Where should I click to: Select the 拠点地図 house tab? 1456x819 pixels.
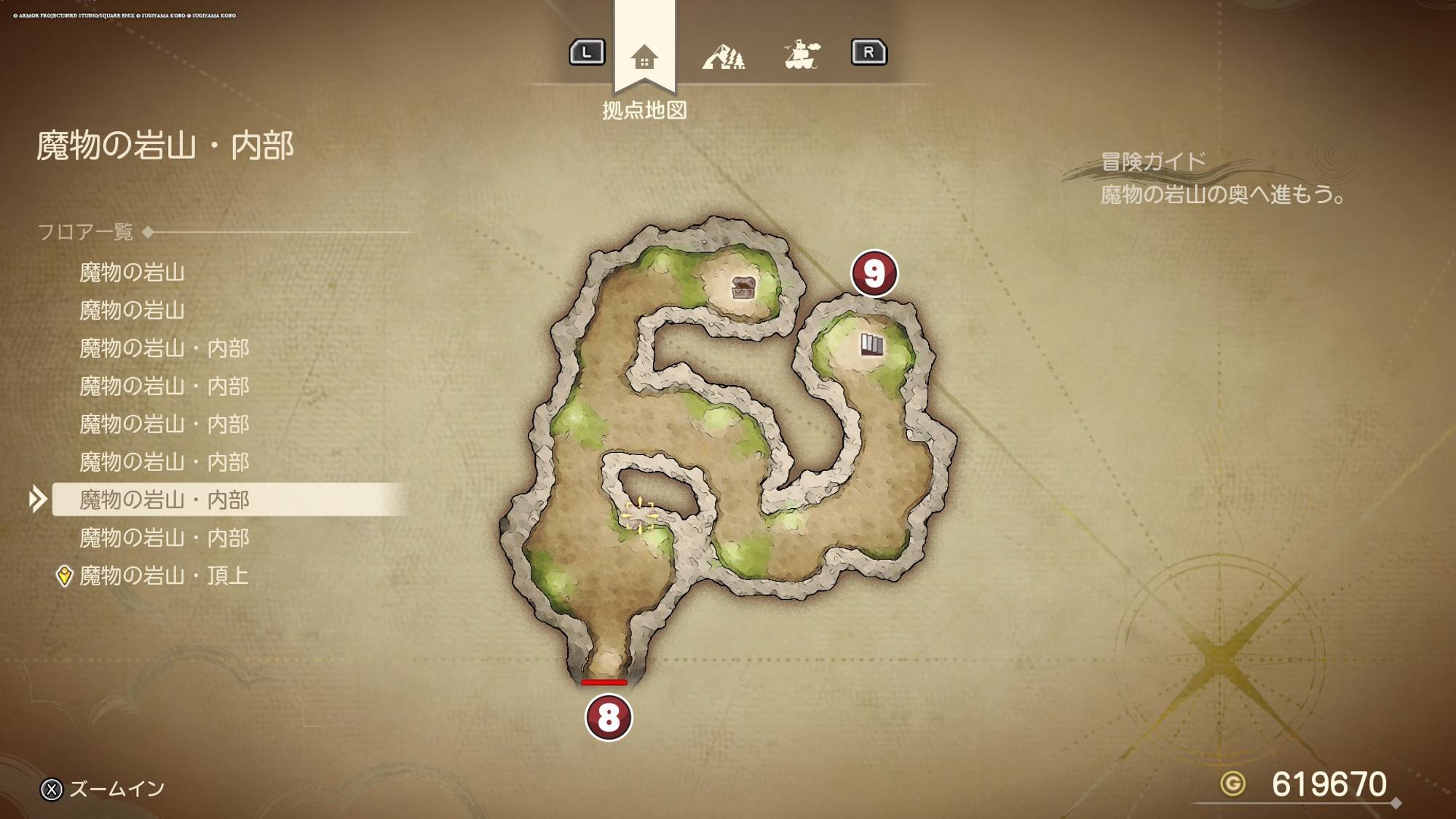(x=644, y=56)
